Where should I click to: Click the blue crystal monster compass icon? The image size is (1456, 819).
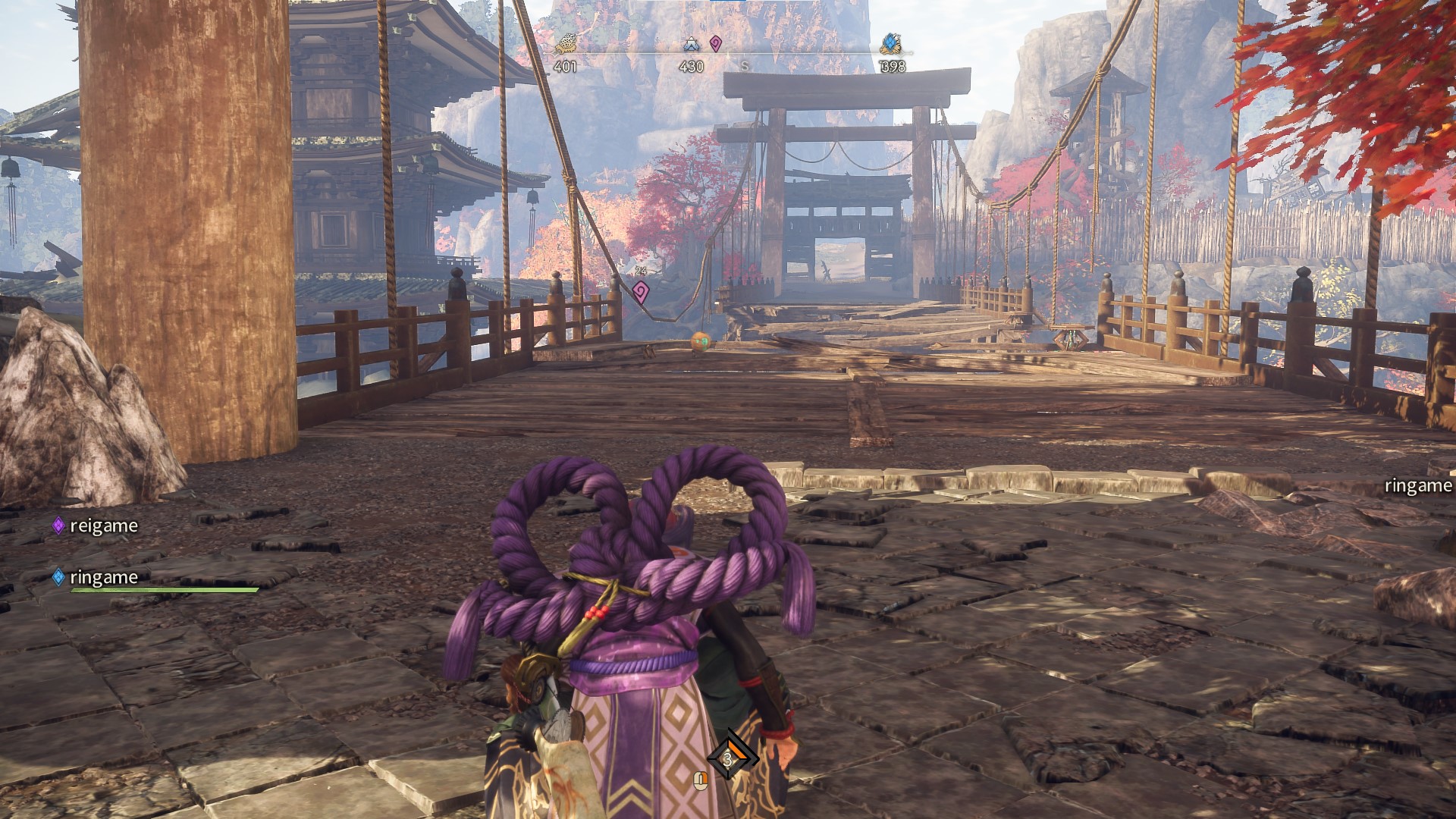[x=891, y=44]
